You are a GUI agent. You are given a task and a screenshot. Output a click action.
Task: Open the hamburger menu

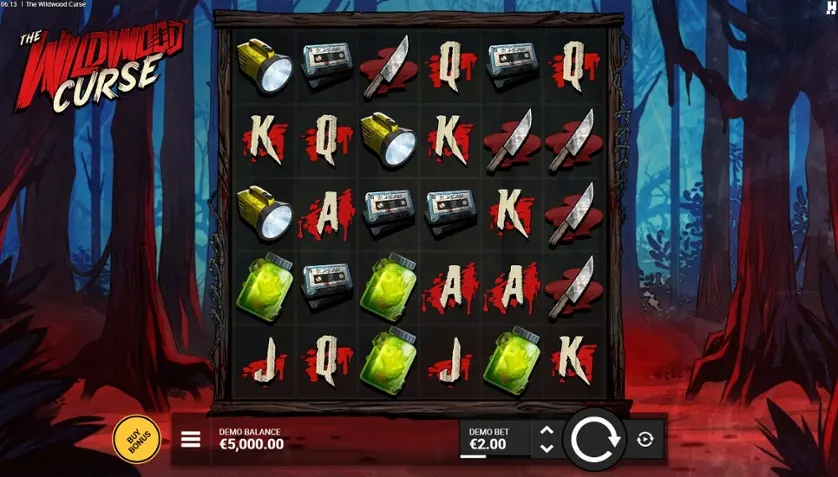pos(190,438)
